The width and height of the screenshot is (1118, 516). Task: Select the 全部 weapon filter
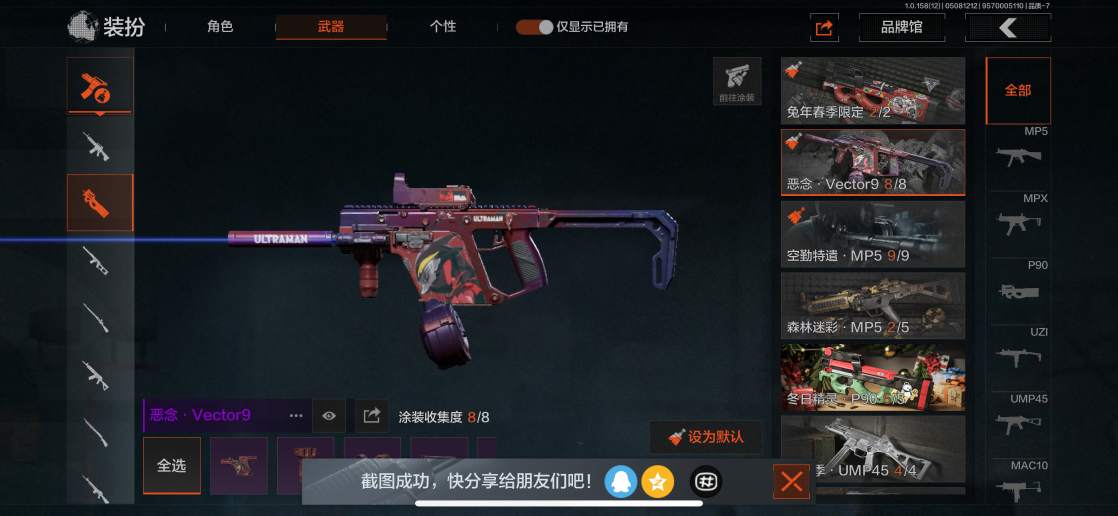coord(1018,90)
